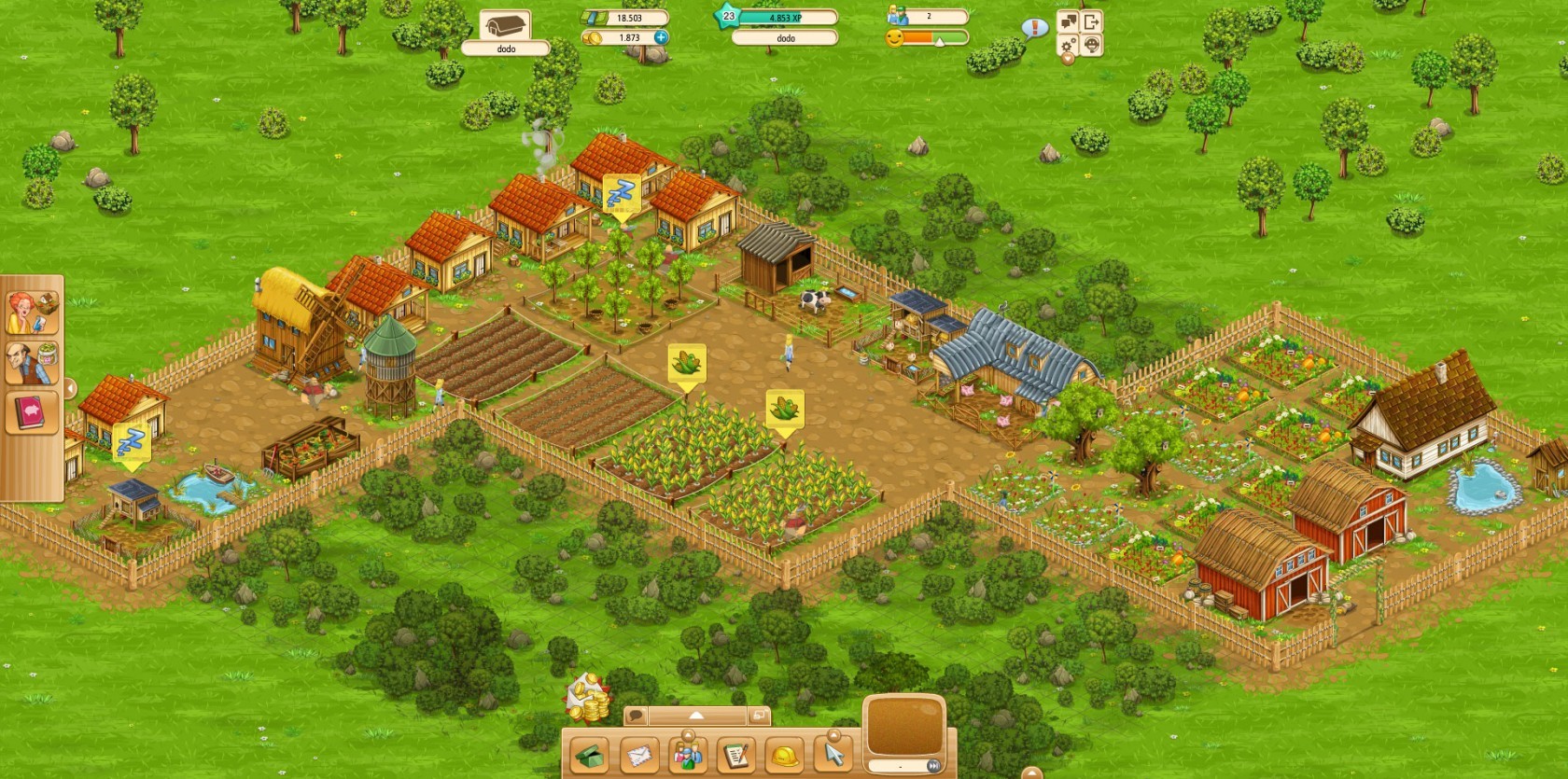Open the notepad task list
The height and width of the screenshot is (779, 1568).
point(736,755)
